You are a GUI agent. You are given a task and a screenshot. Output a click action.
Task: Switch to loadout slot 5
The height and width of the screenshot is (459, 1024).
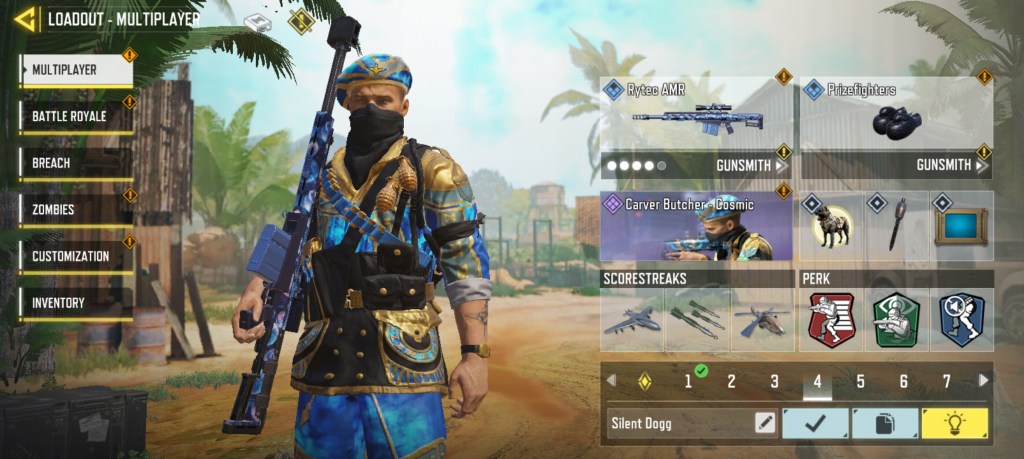[860, 381]
